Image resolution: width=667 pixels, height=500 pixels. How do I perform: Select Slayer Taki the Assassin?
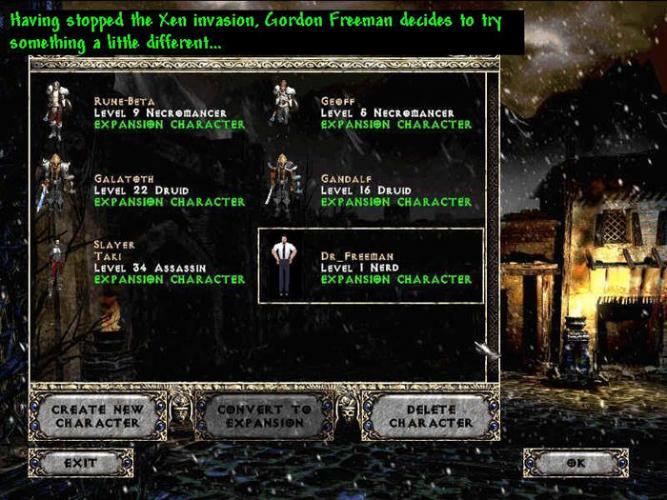(150, 262)
